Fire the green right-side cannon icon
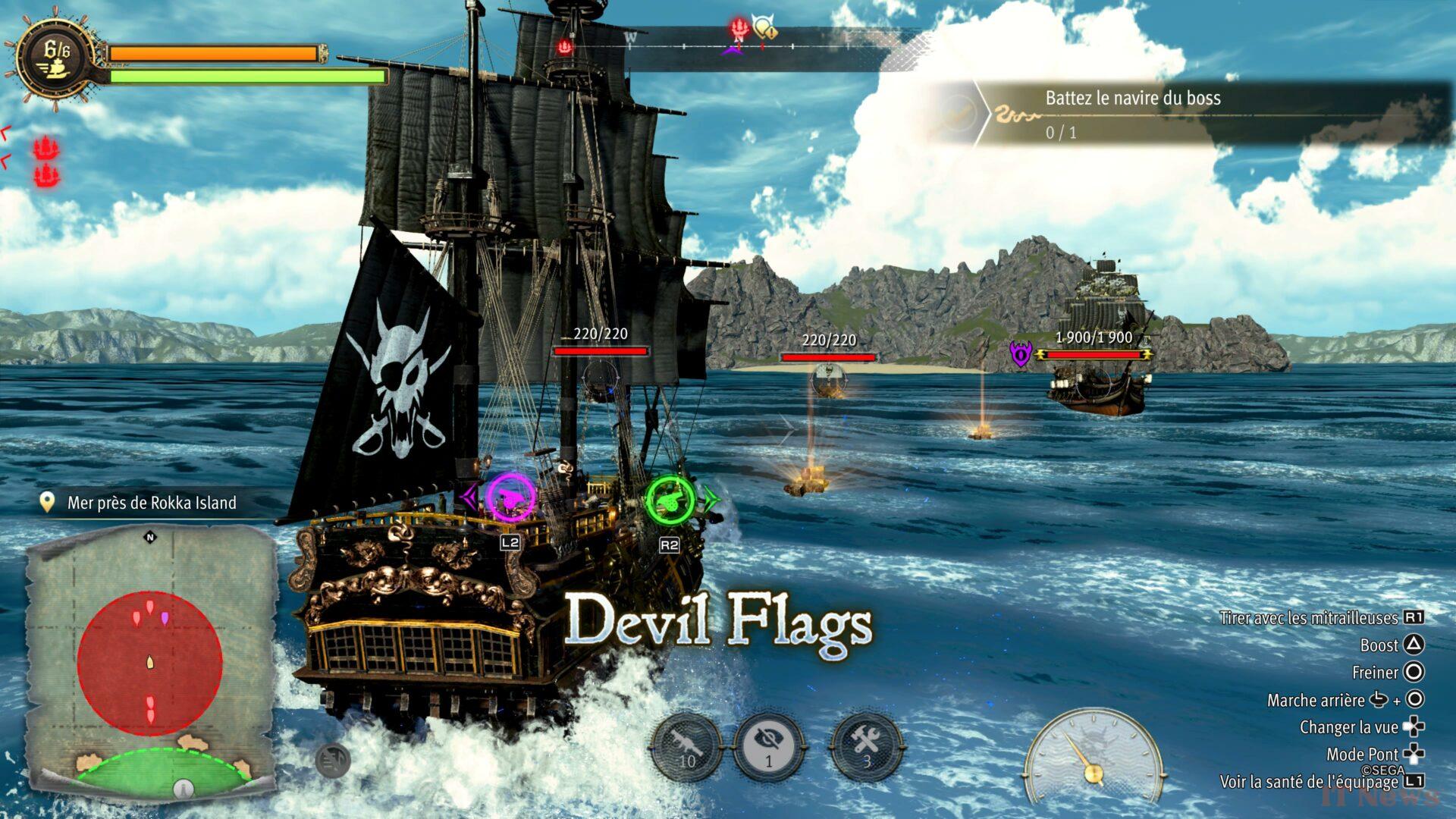Screen dimensions: 1456x819 pos(670,498)
